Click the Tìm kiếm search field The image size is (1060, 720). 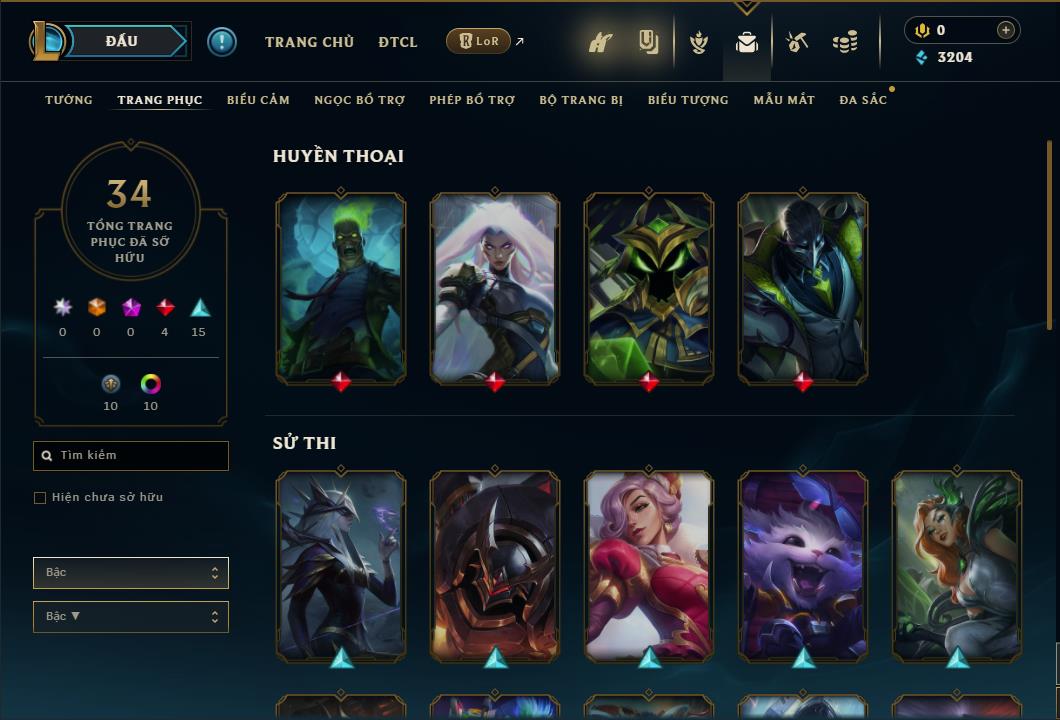pyautogui.click(x=131, y=456)
